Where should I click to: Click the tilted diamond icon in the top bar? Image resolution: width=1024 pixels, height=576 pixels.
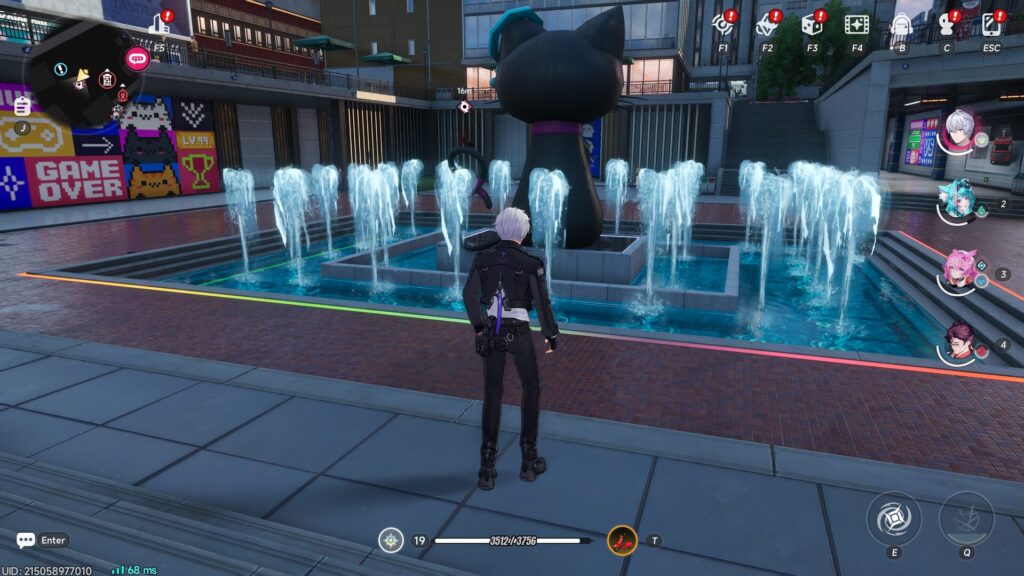tap(767, 24)
